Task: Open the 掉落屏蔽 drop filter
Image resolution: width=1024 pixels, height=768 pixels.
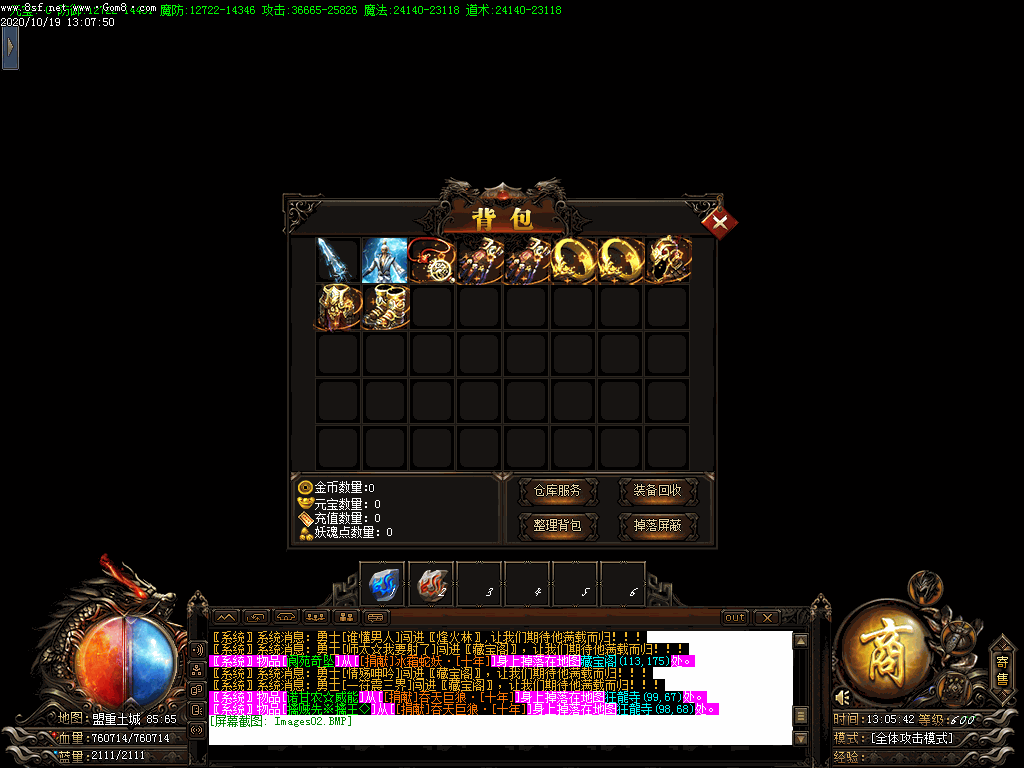Action: click(657, 525)
